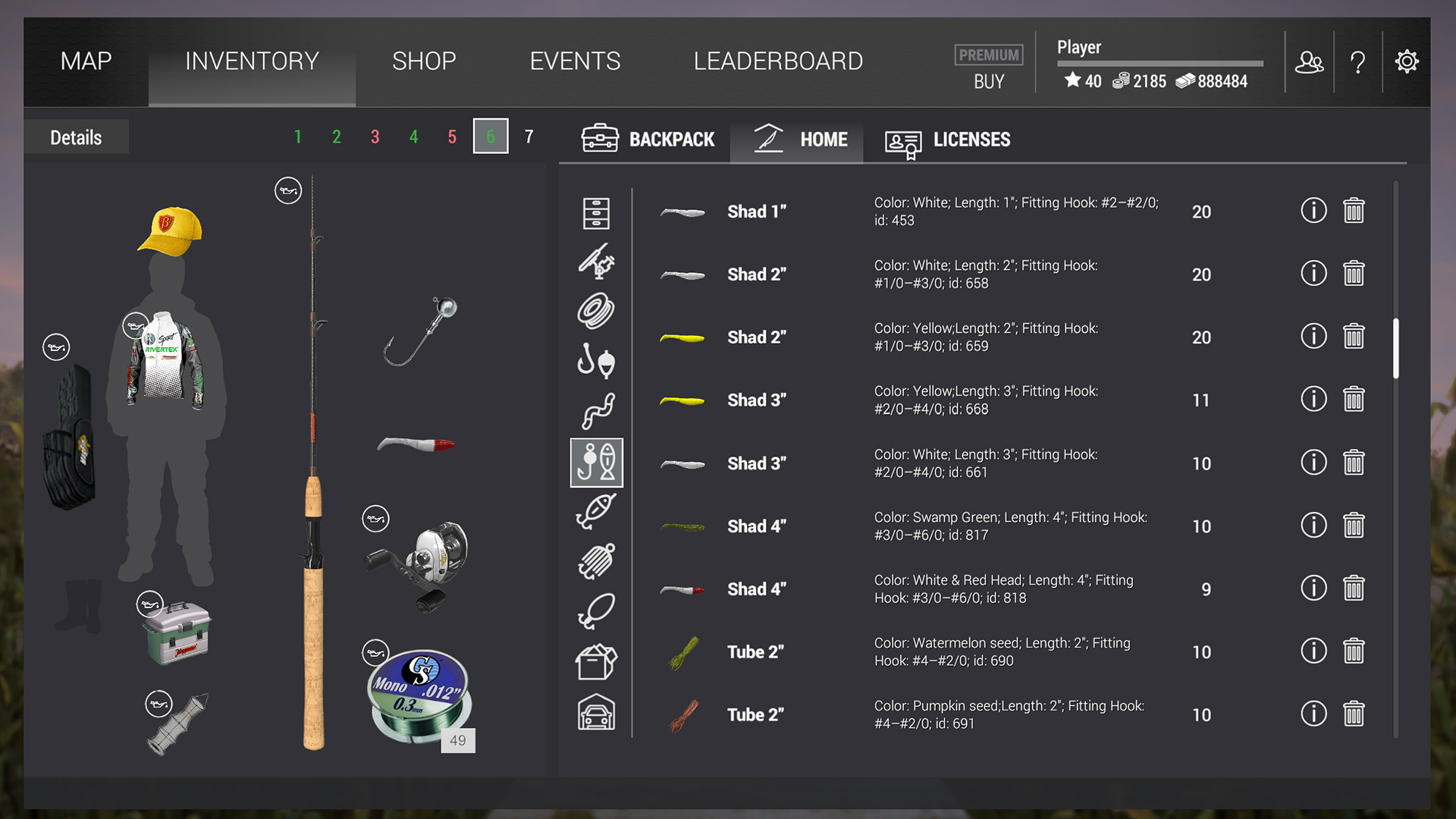Open the Settings gear menu
The image size is (1456, 819).
pyautogui.click(x=1407, y=61)
